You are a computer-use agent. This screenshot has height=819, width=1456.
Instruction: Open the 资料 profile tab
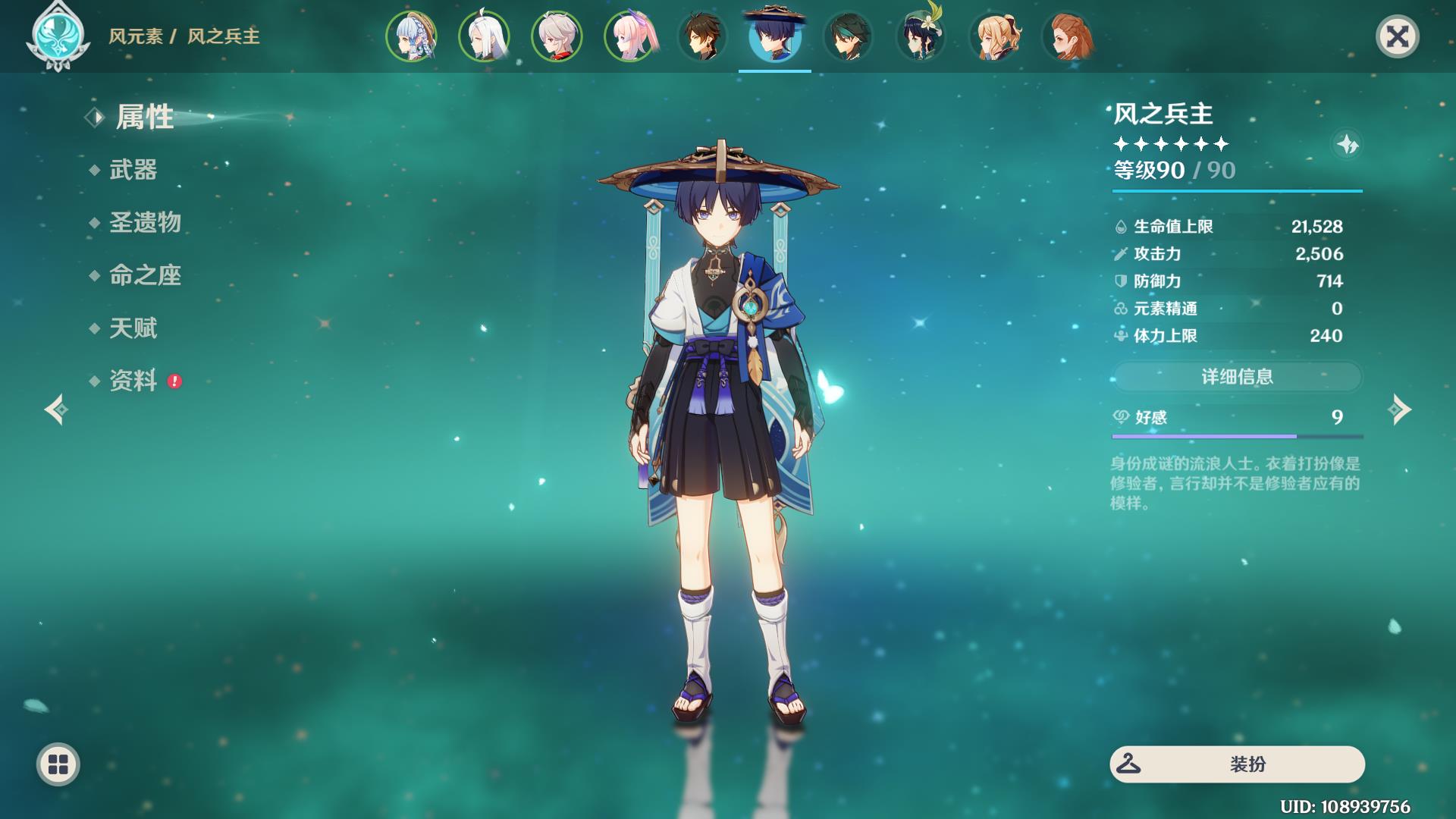[133, 381]
